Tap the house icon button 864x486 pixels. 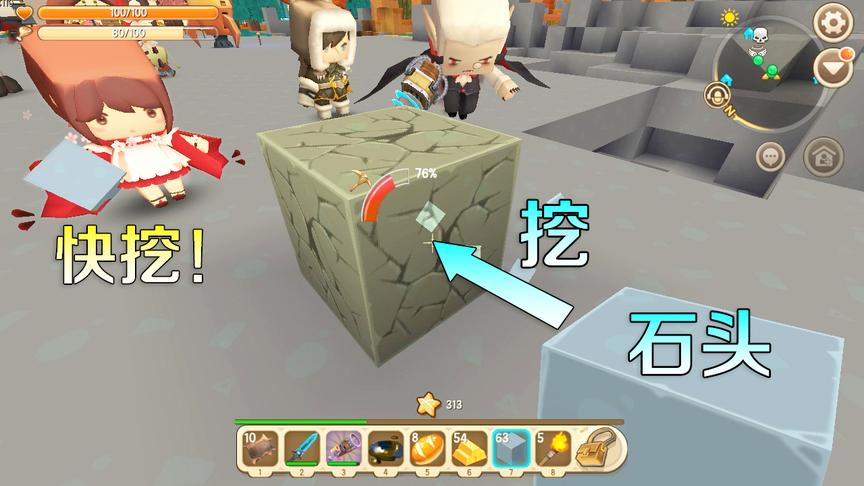tap(822, 156)
